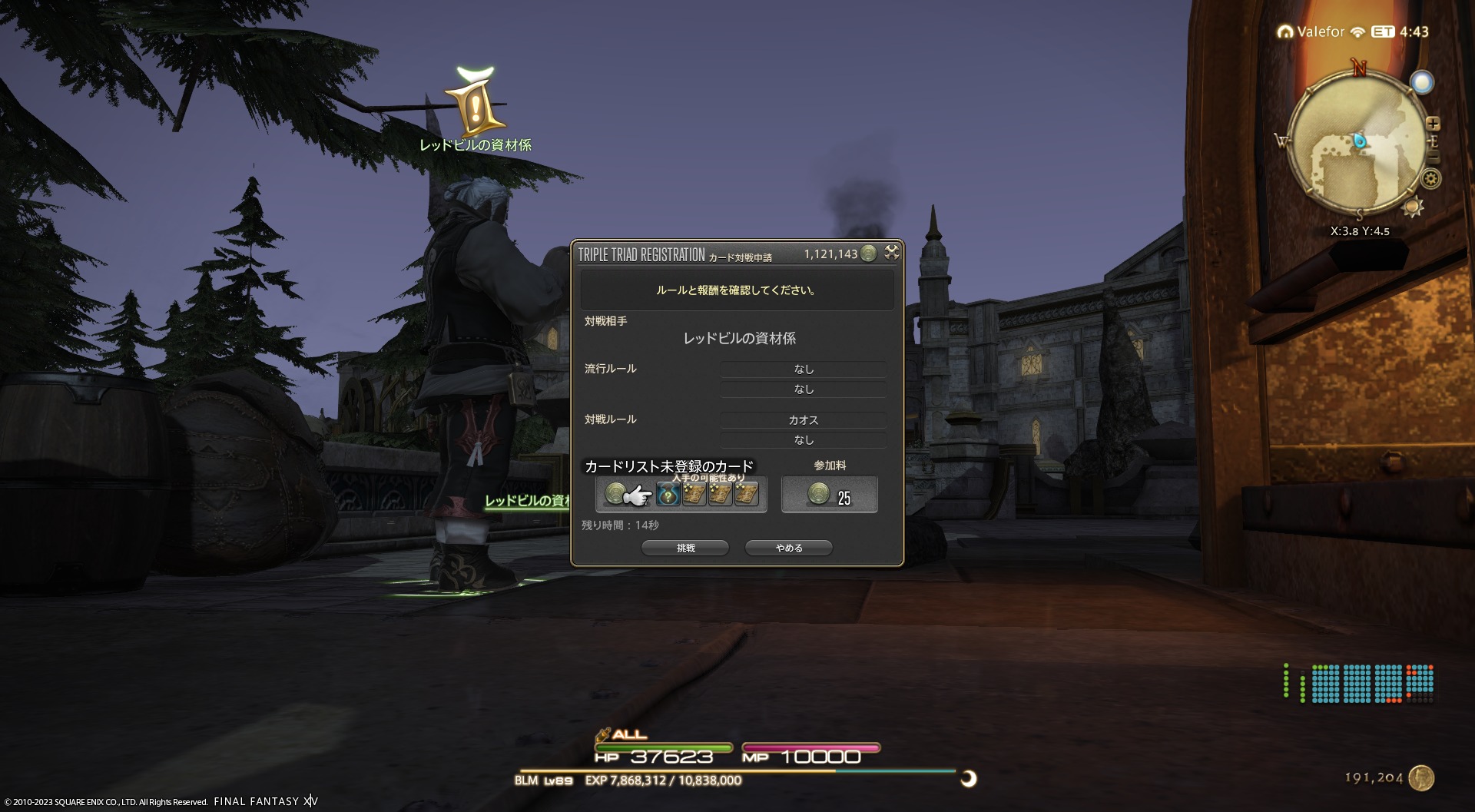
Task: Zoom in the minimap with plus button
Action: [1433, 124]
